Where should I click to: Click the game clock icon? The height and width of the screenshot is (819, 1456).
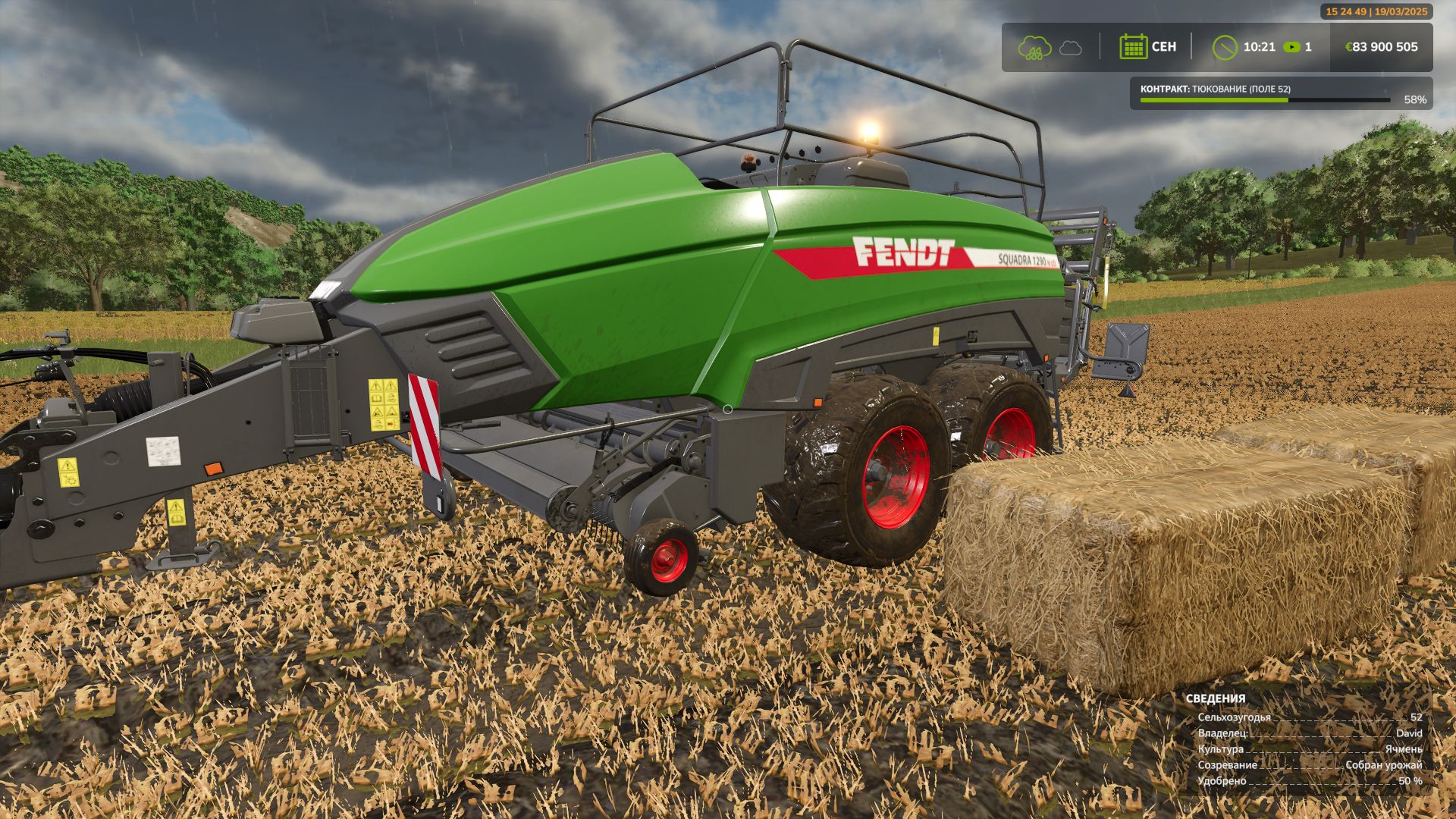[x=1225, y=47]
